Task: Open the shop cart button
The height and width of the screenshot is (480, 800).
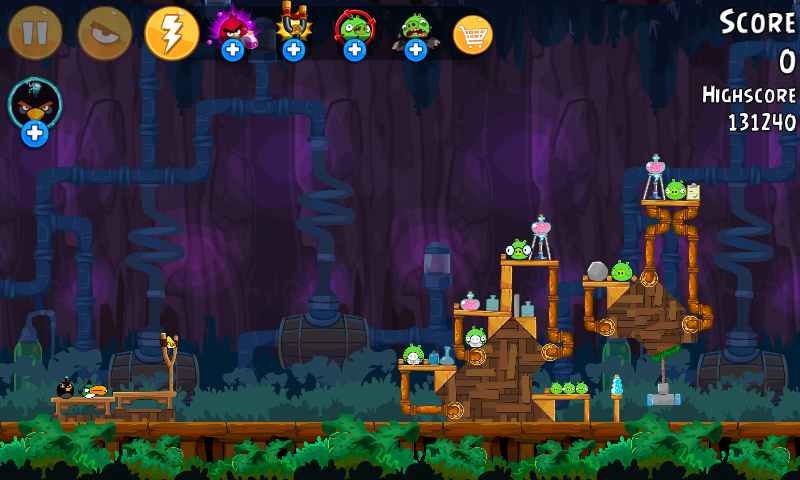Action: point(473,34)
